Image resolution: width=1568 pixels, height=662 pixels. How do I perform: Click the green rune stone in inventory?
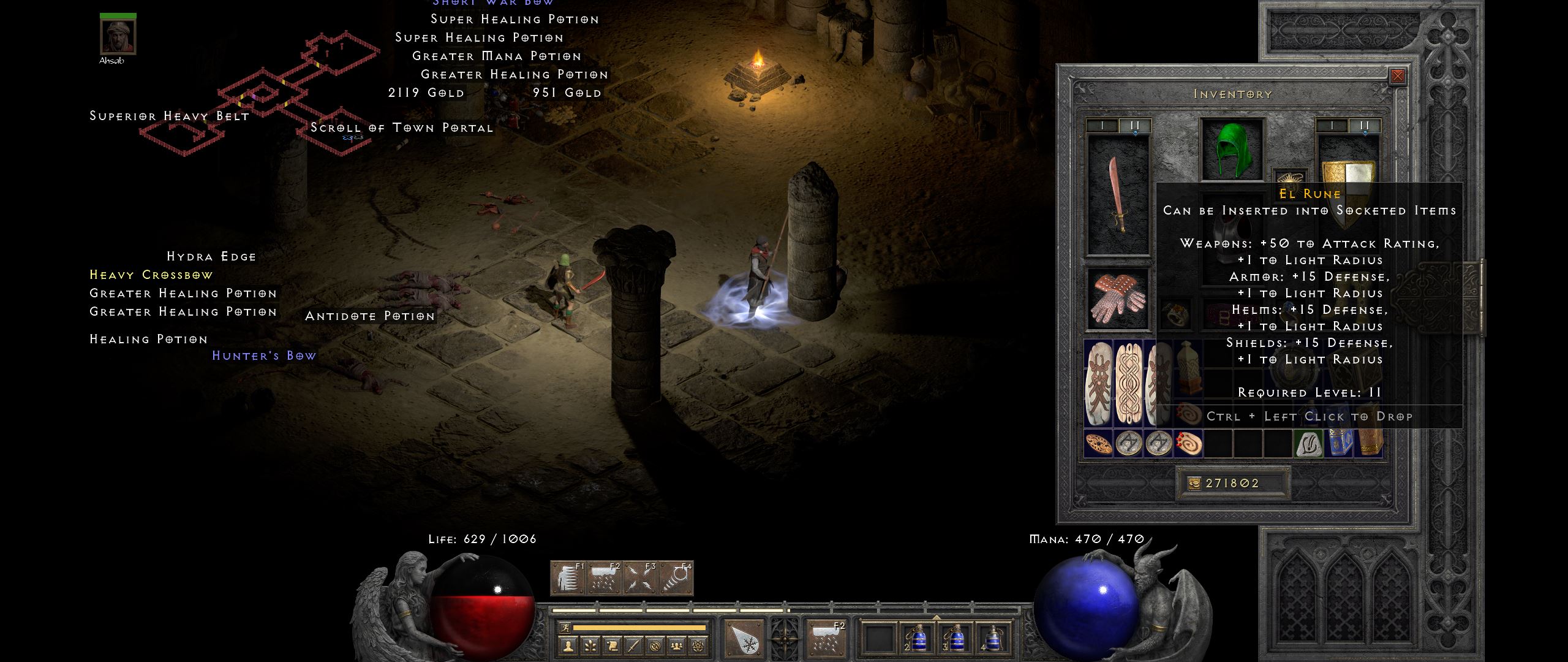[1308, 444]
